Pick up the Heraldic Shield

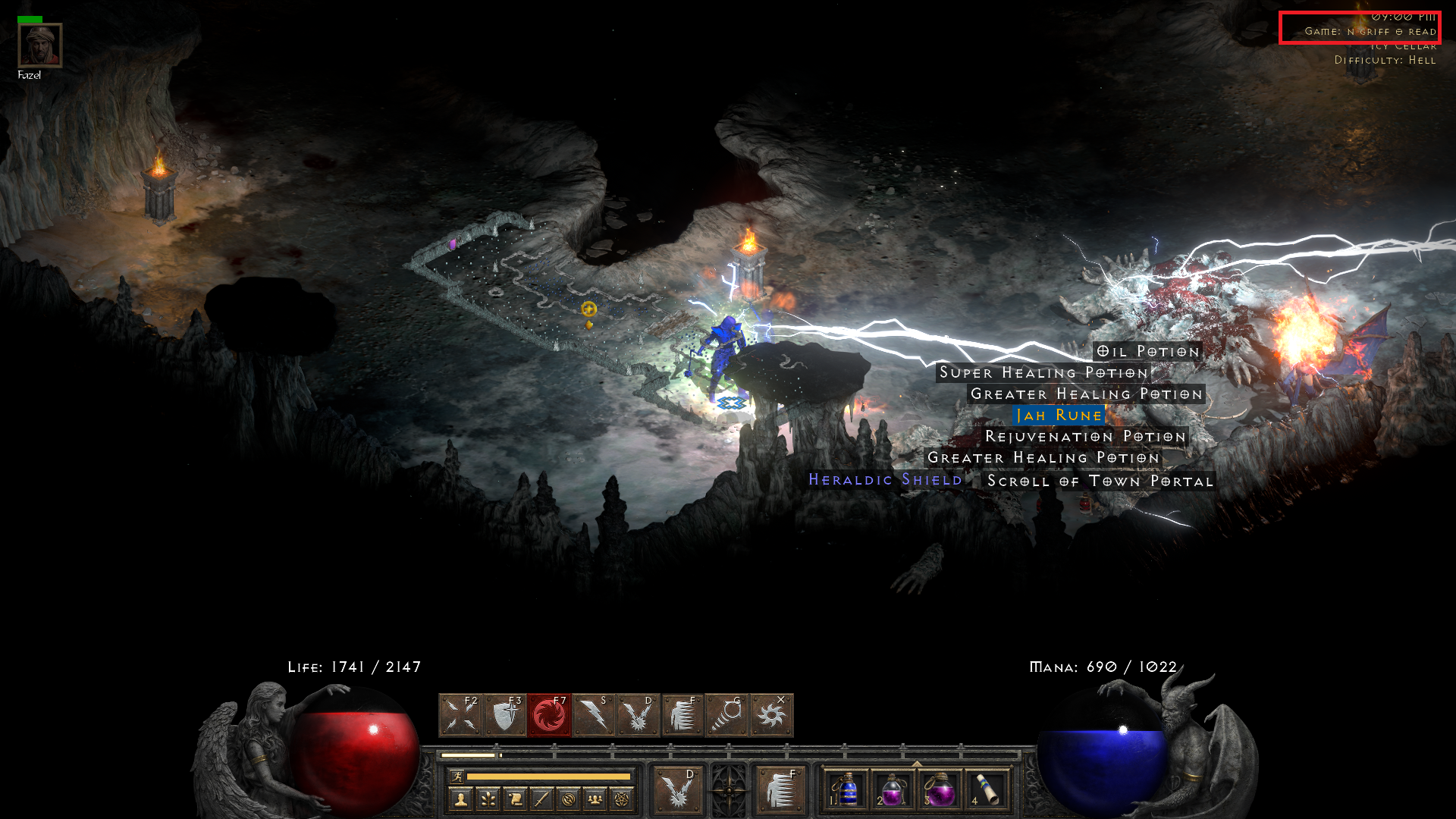886,480
